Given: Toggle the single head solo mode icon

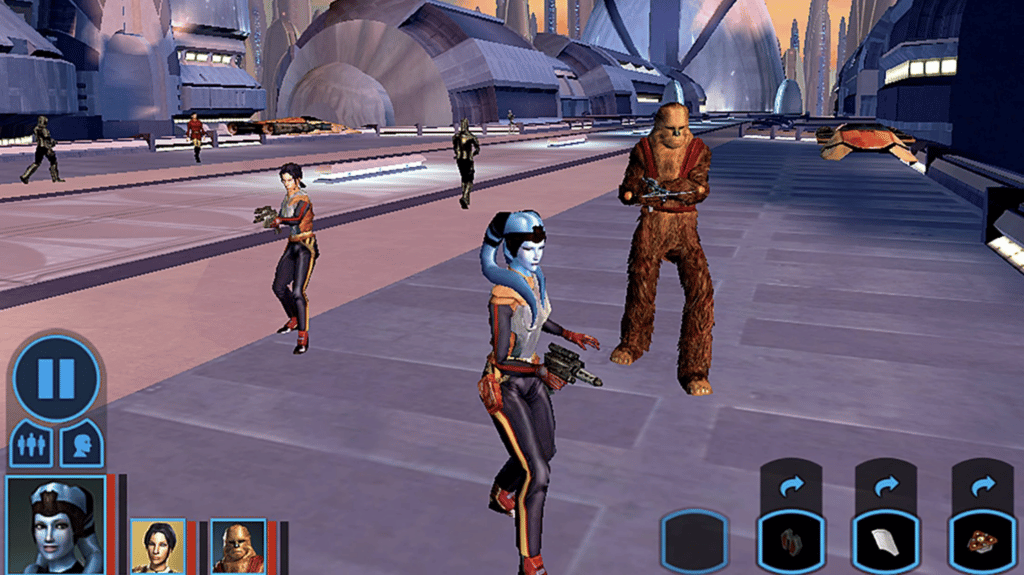Looking at the screenshot, I should pyautogui.click(x=81, y=444).
